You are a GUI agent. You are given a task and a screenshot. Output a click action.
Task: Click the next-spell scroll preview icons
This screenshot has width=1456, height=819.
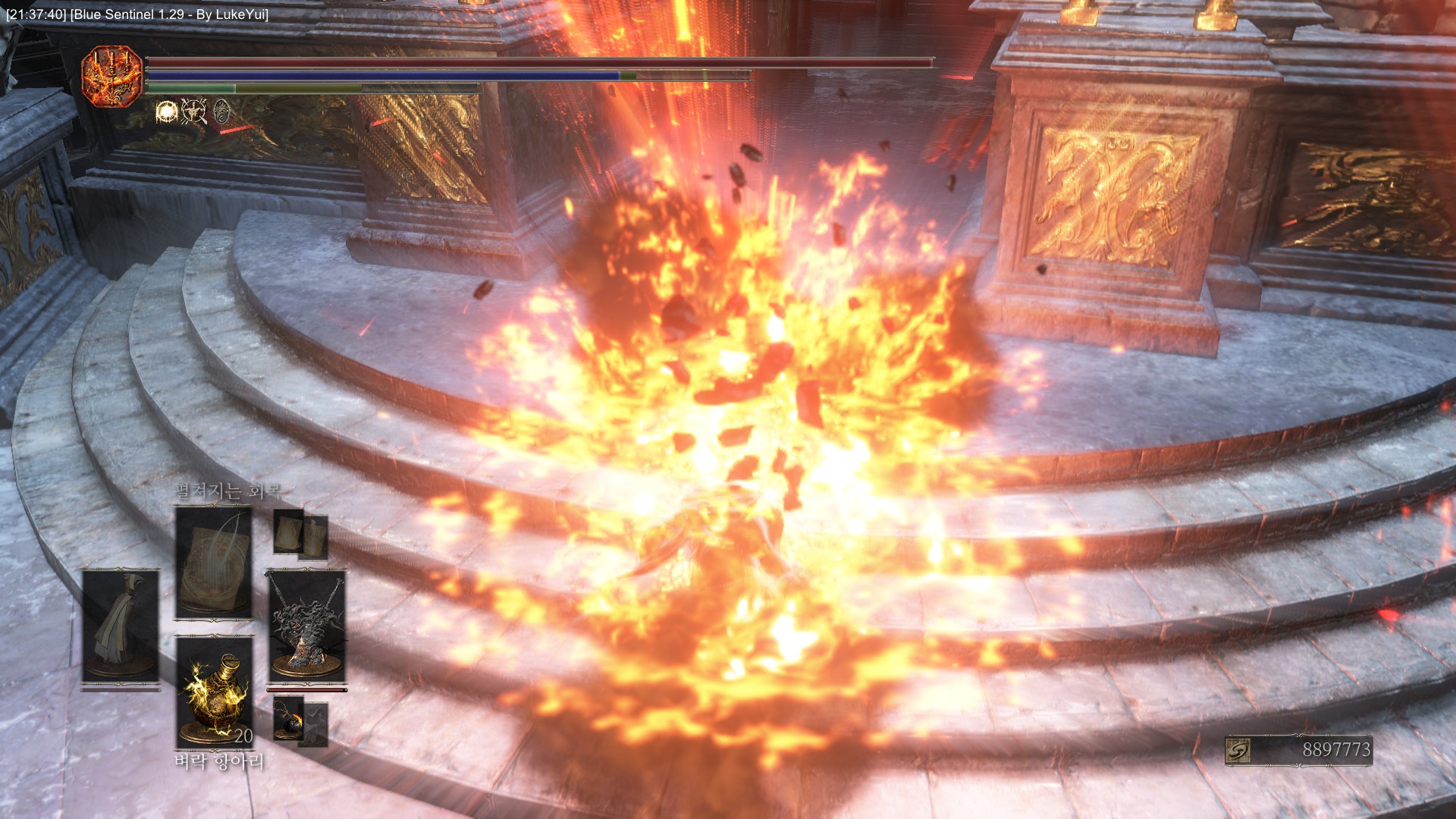pos(301,534)
